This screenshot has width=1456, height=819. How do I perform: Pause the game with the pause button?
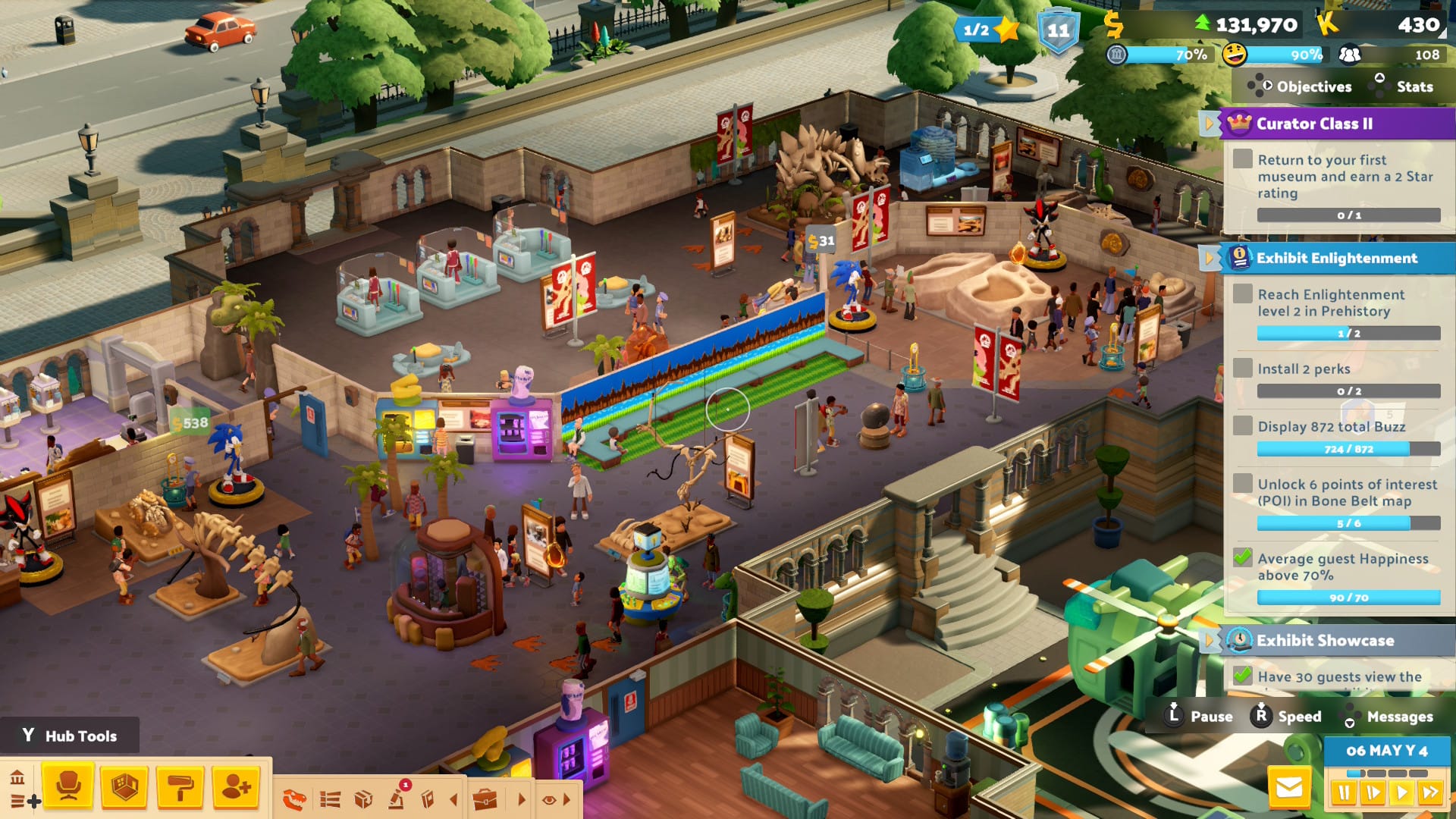[1344, 793]
